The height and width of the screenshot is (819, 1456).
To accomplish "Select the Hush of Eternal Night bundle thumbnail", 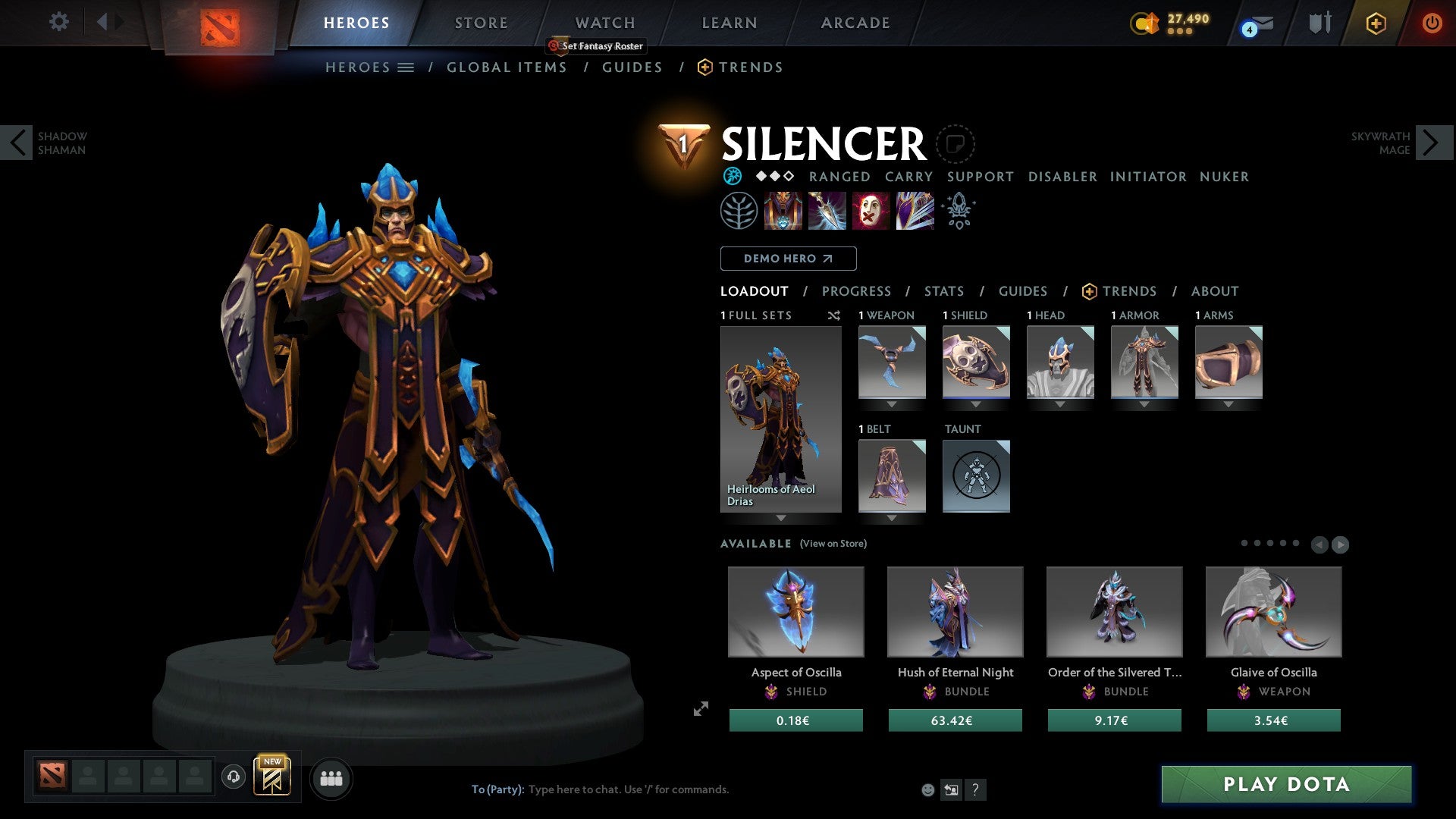I will 955,611.
